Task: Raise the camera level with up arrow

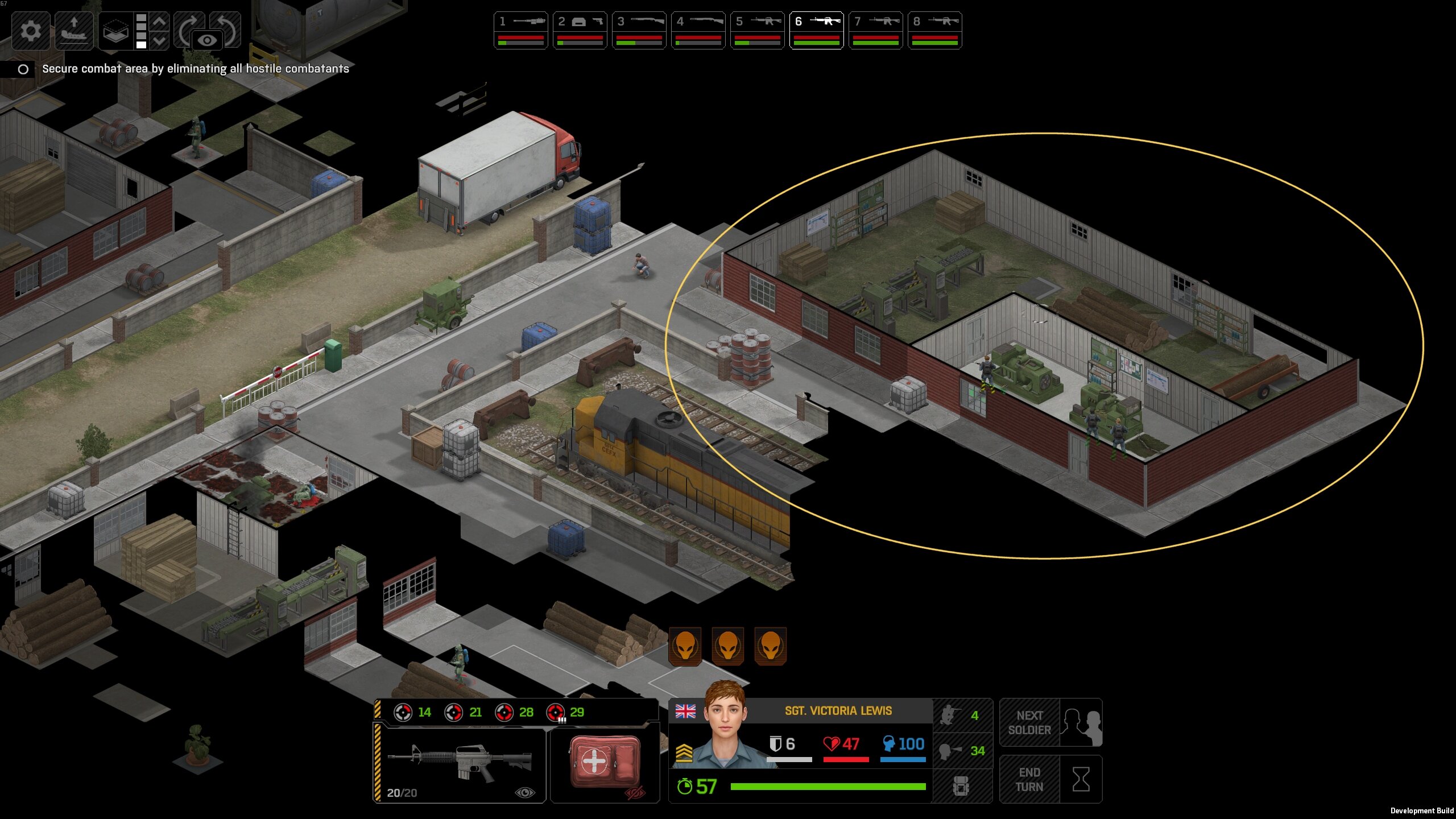Action: 160,22
